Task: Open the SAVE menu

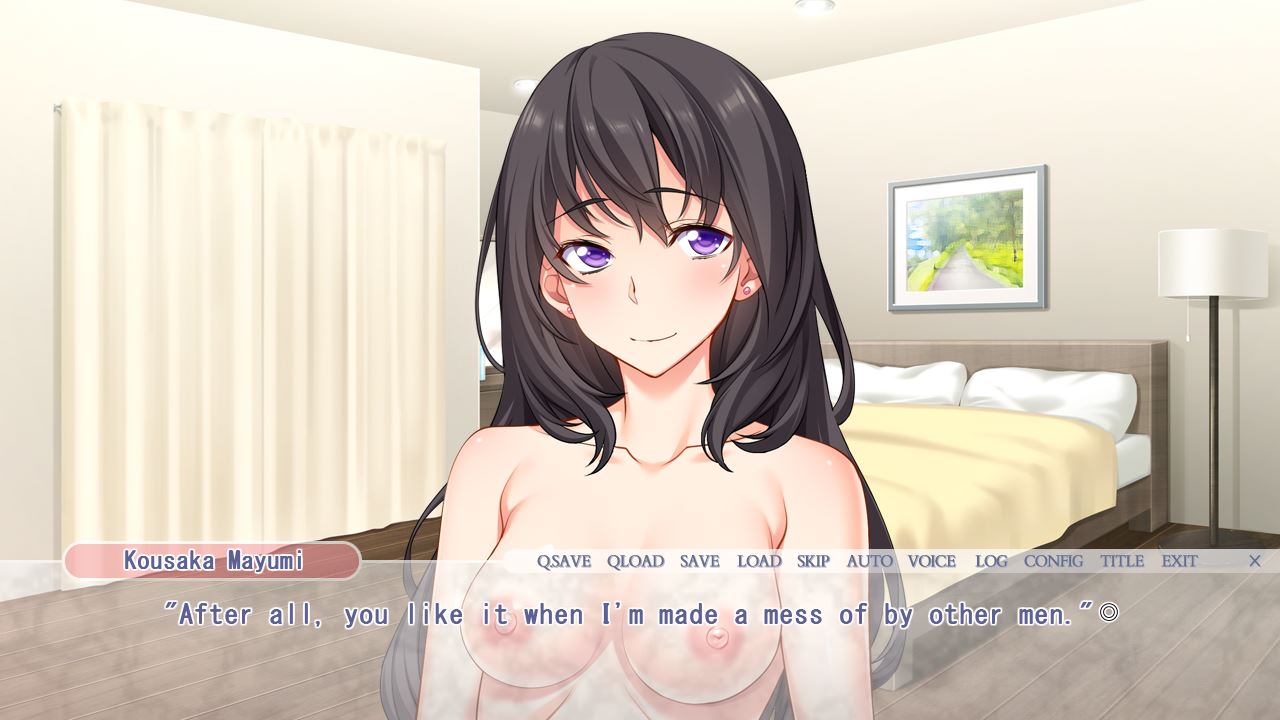Action: 699,561
